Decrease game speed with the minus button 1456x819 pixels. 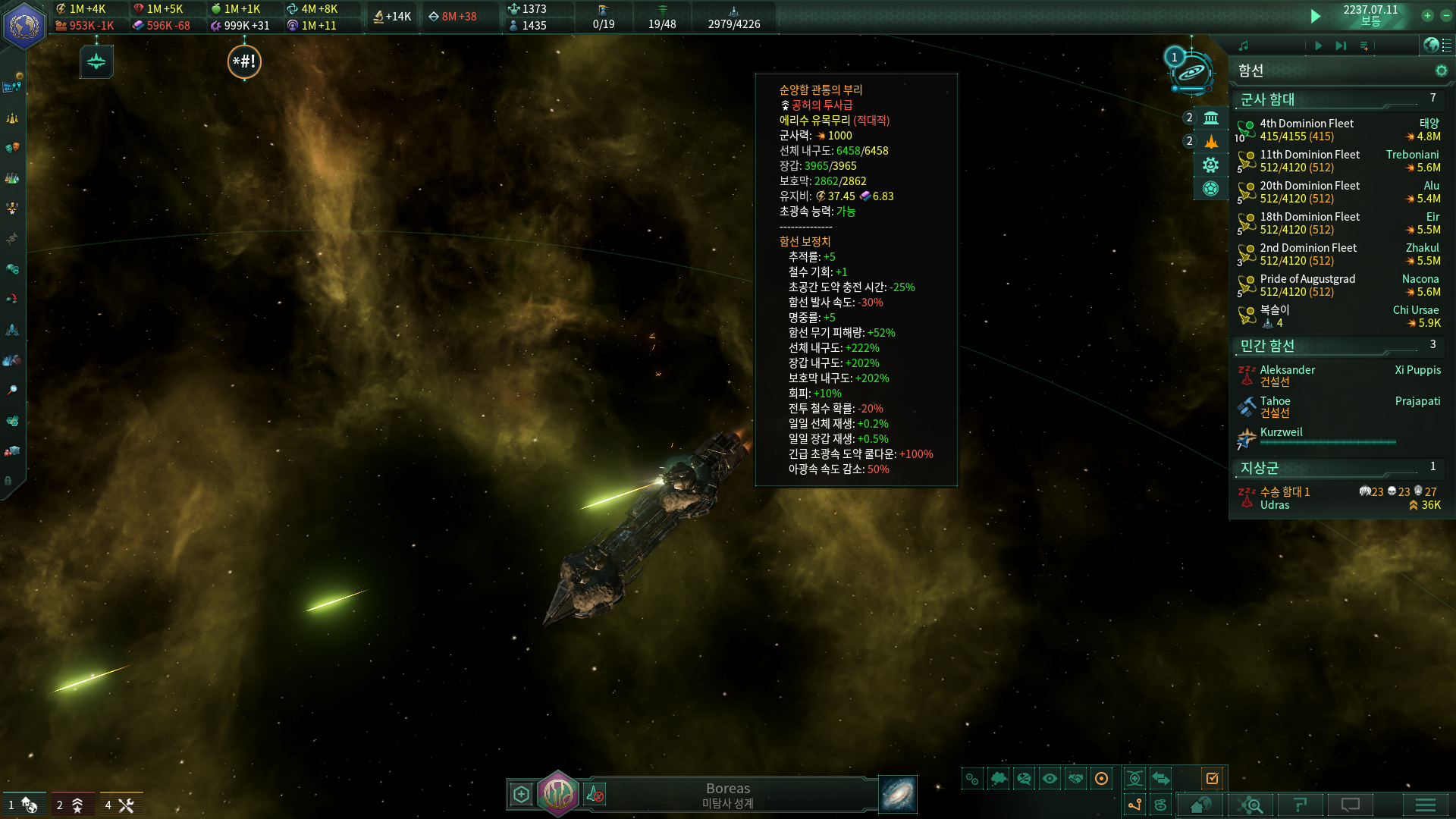click(1446, 15)
